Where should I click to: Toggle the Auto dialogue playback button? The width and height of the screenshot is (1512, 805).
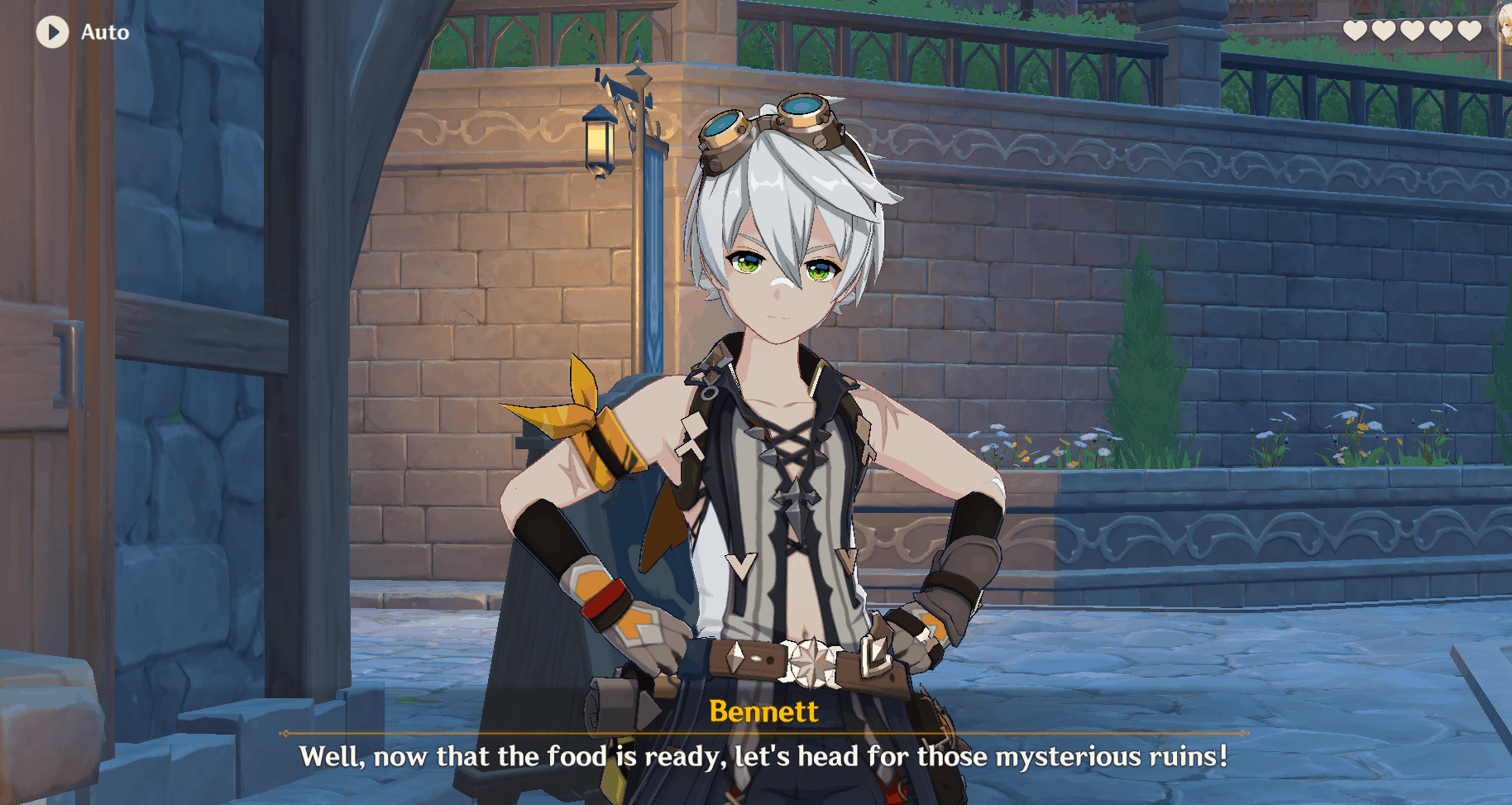53,32
